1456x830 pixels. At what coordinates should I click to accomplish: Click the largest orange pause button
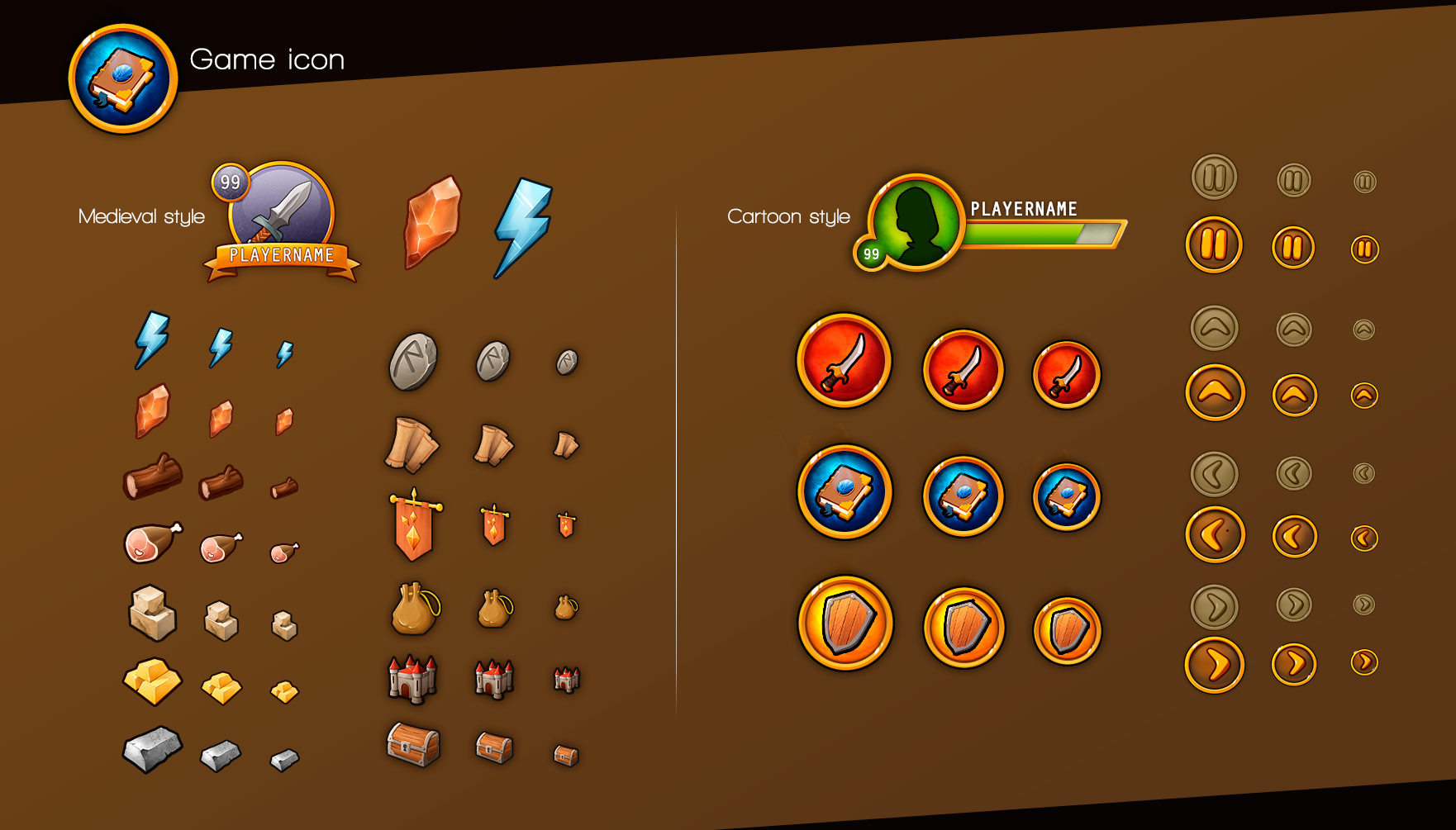pos(1214,244)
